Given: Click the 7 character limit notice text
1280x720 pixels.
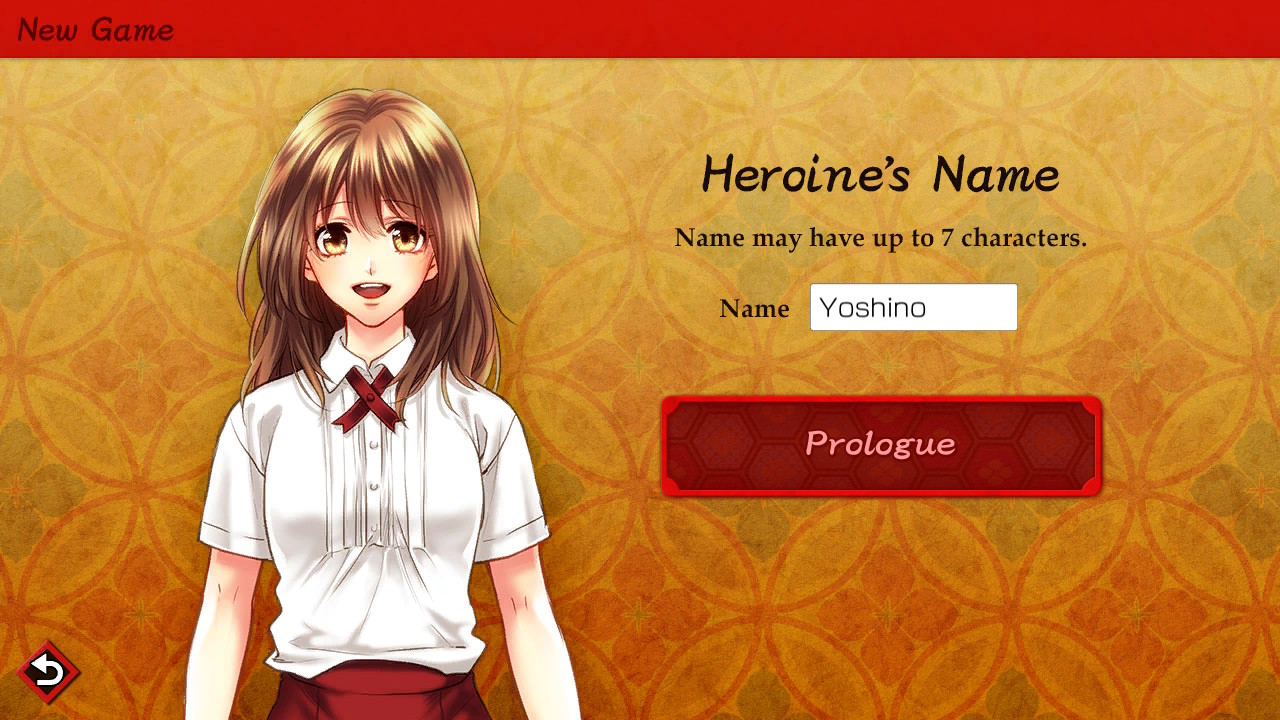Looking at the screenshot, I should coord(881,238).
